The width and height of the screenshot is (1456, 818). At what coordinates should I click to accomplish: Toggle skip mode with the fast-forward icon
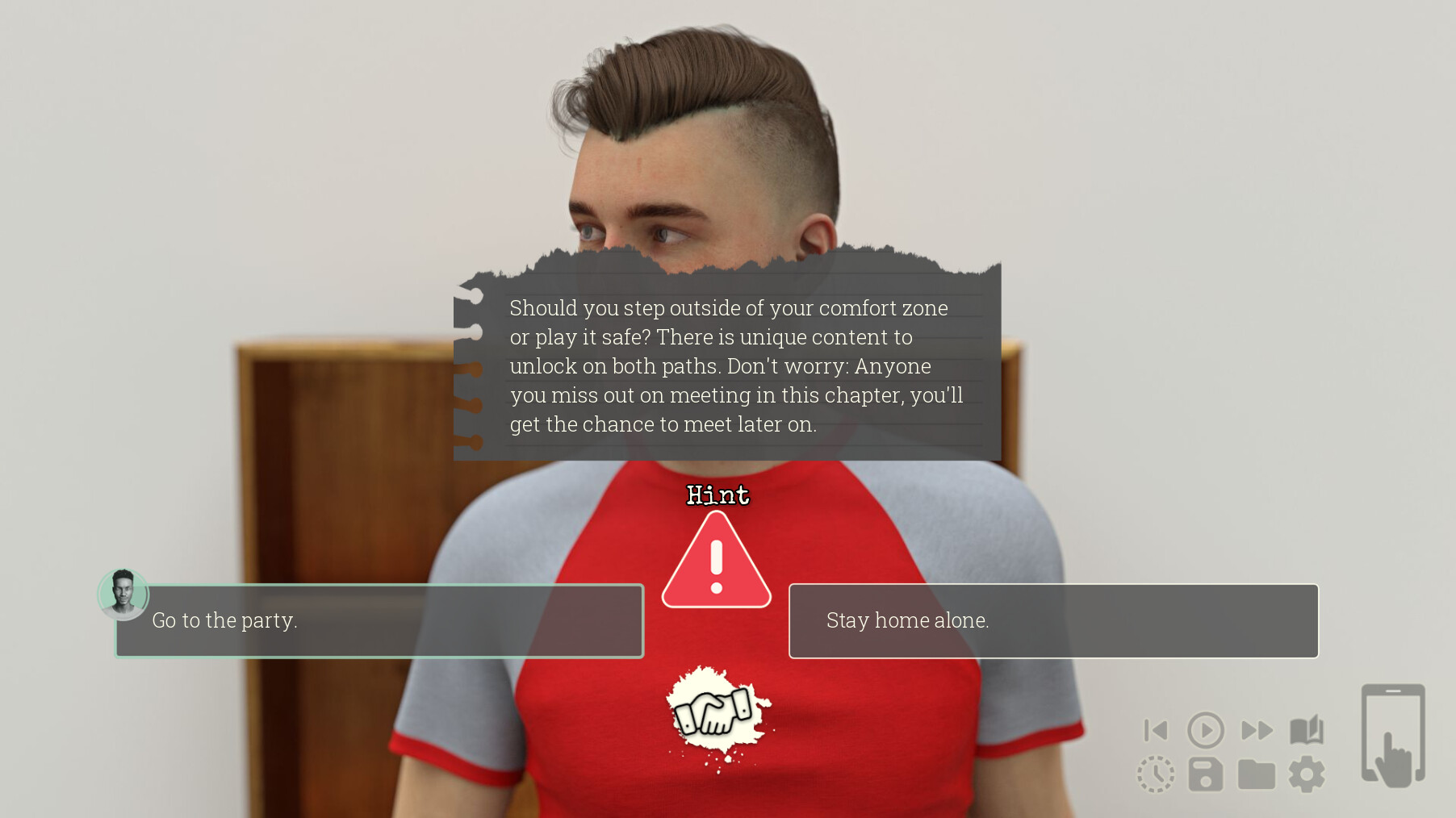1256,731
